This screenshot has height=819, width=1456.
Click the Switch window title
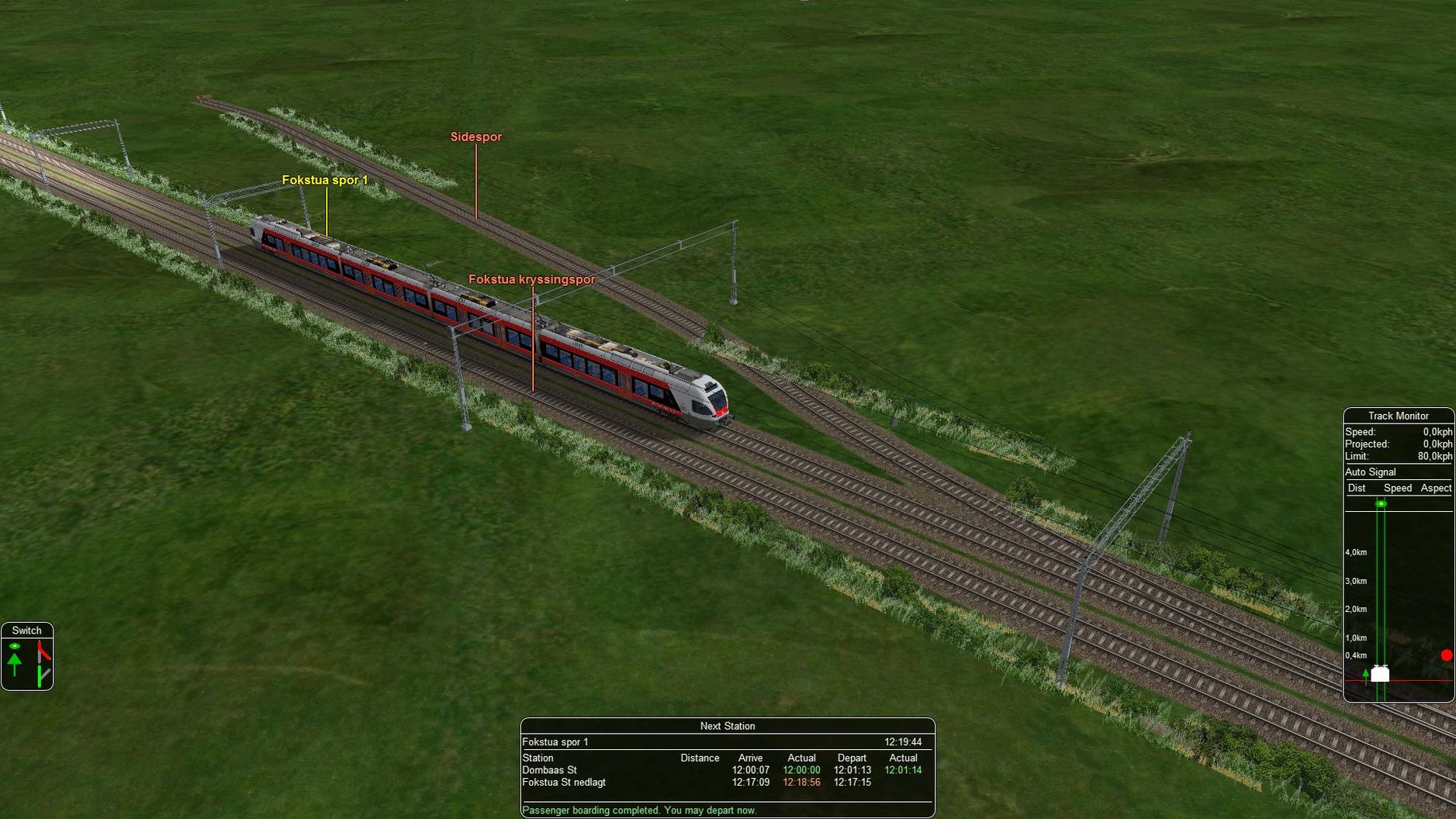point(27,631)
